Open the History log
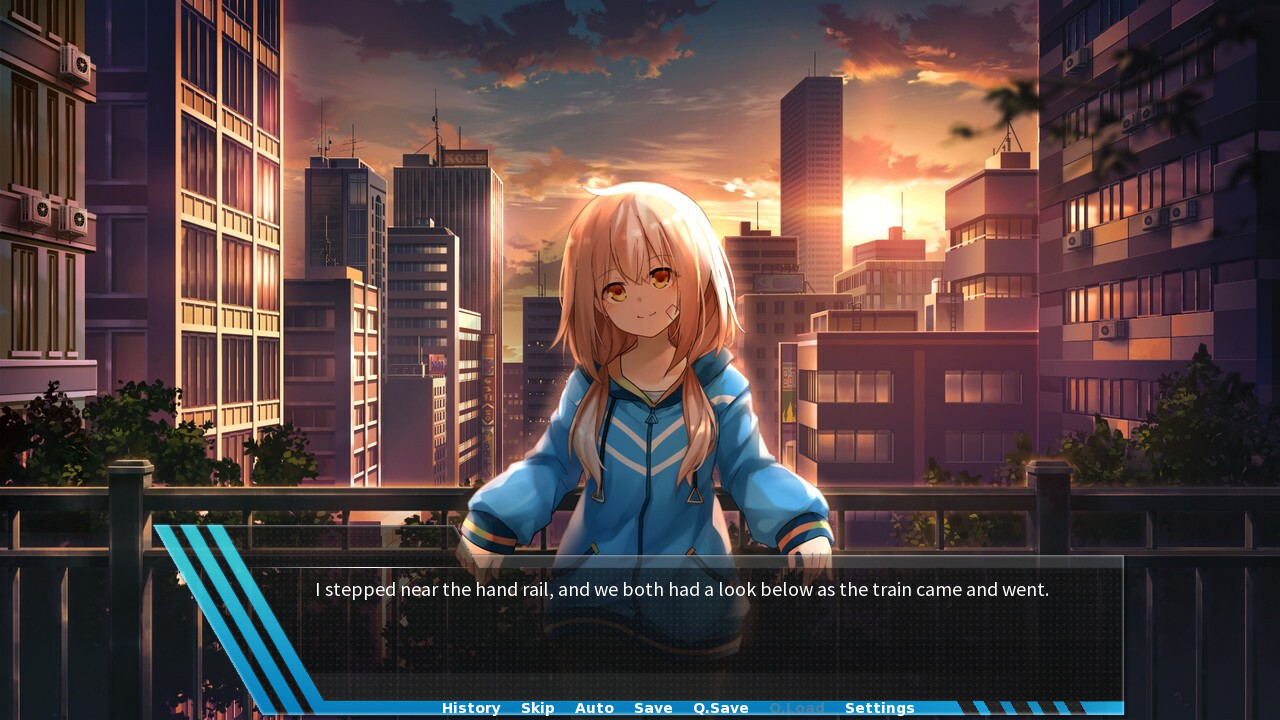The height and width of the screenshot is (720, 1280). click(x=470, y=707)
